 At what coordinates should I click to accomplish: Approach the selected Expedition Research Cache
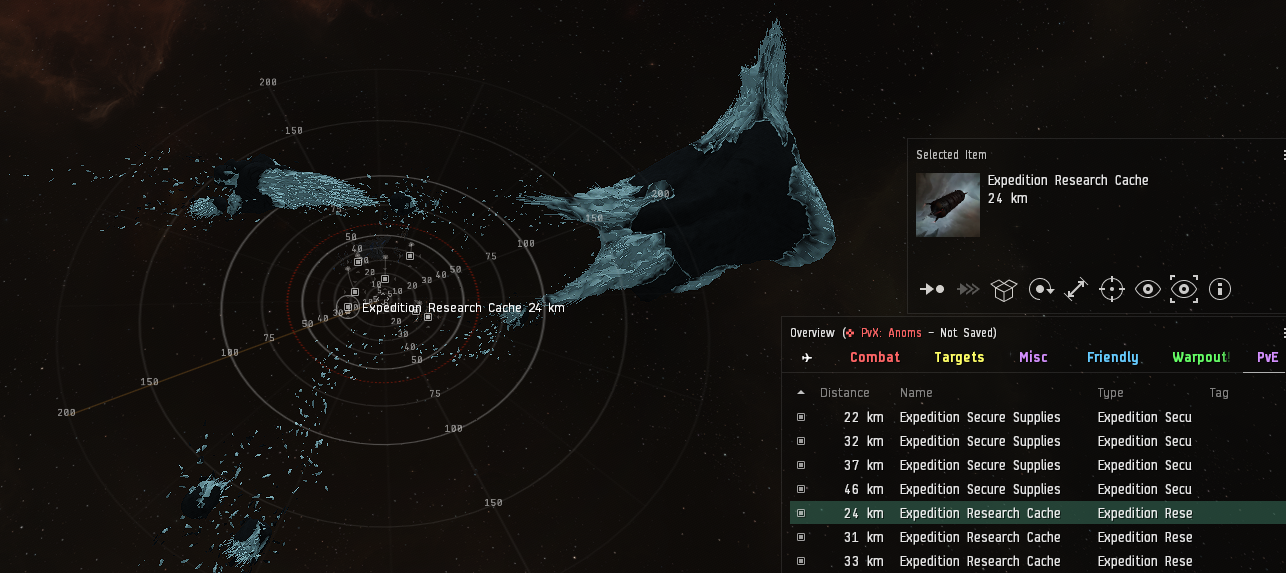pyautogui.click(x=932, y=289)
